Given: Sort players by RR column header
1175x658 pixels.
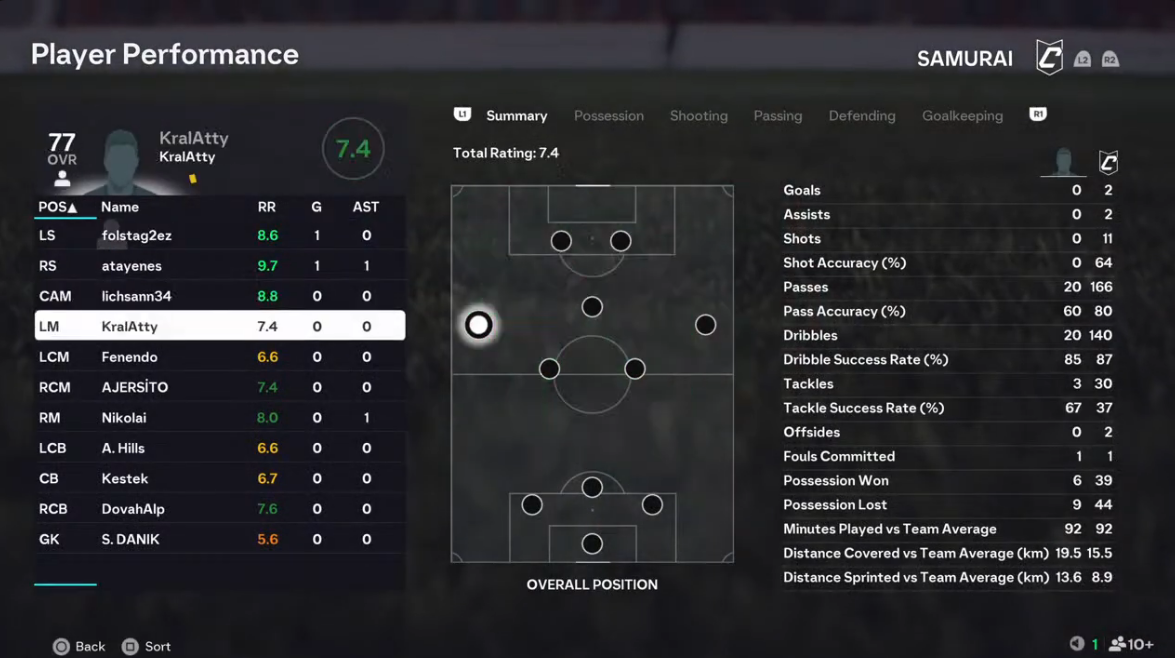Looking at the screenshot, I should (267, 207).
